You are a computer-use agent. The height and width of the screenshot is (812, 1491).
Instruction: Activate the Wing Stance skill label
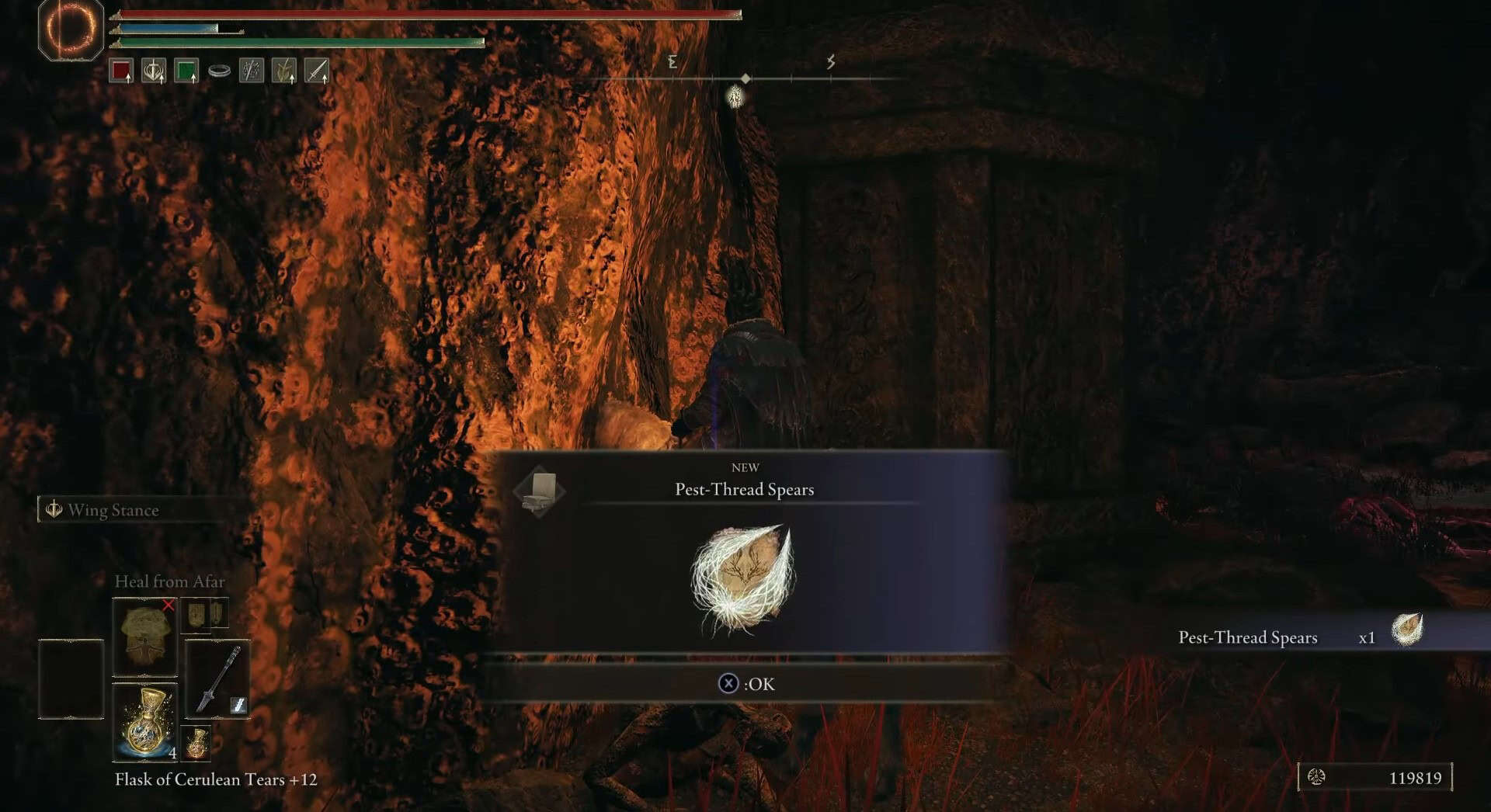pos(113,510)
